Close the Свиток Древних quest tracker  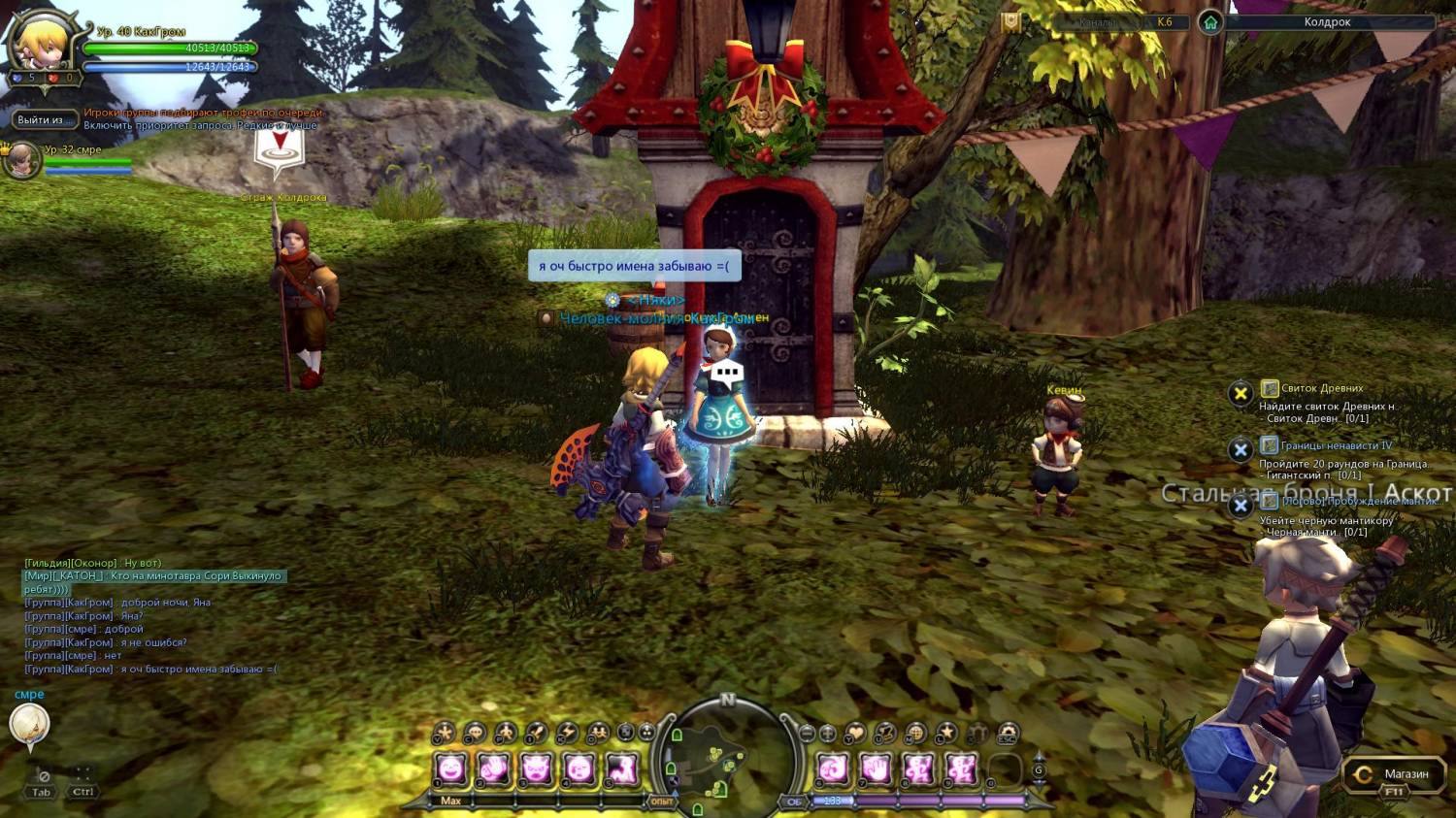pos(1240,393)
